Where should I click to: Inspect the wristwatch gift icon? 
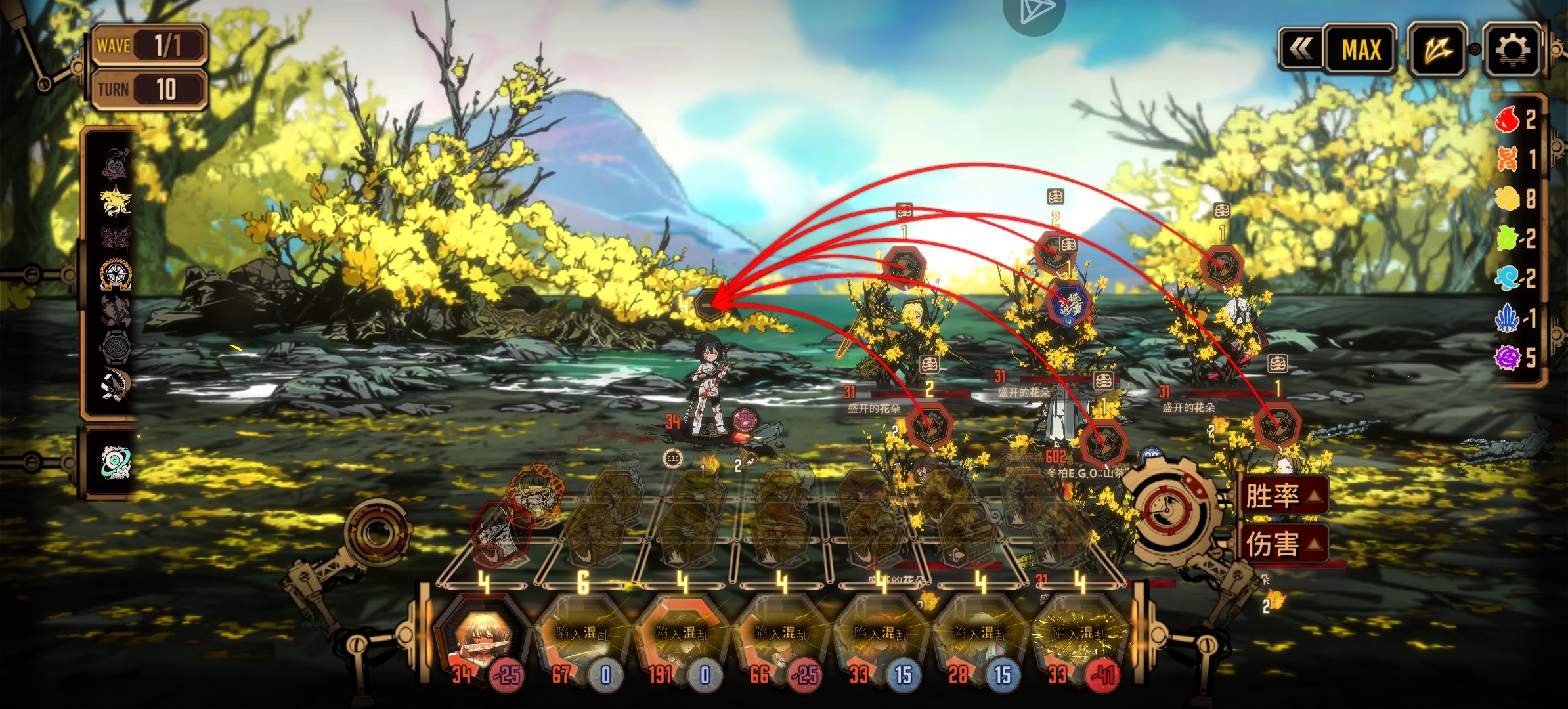[x=116, y=347]
